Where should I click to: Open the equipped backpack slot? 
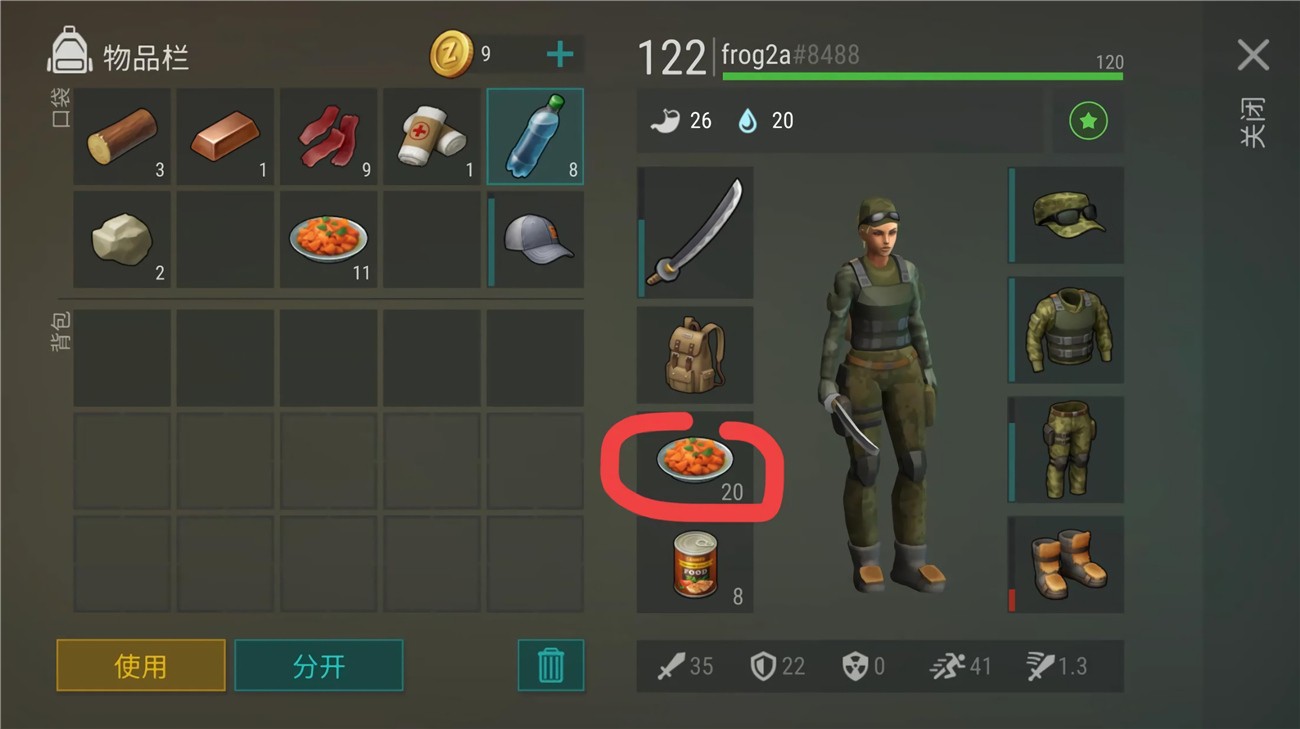(696, 355)
